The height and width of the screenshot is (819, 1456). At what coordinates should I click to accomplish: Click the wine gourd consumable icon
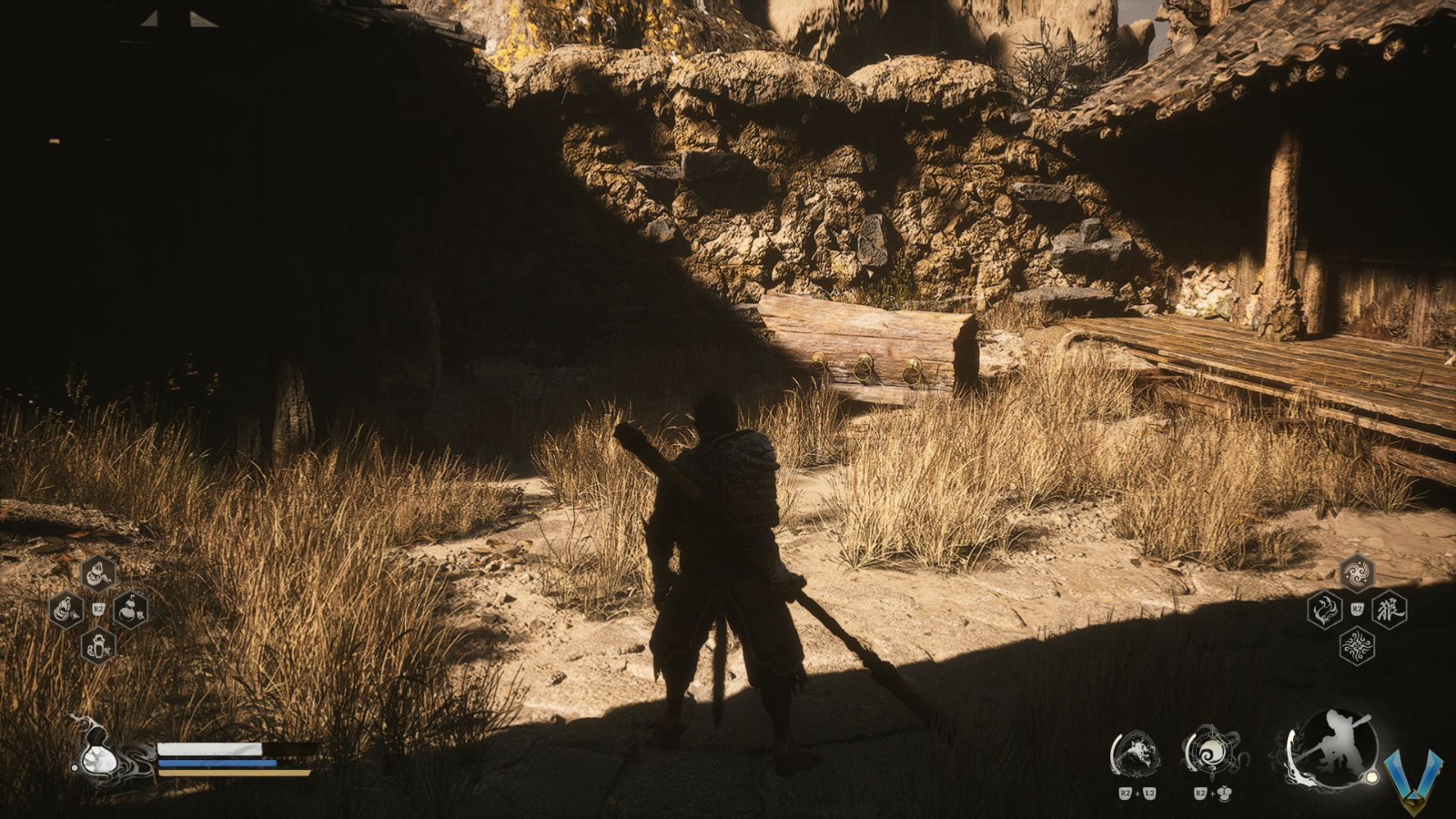pos(66,610)
